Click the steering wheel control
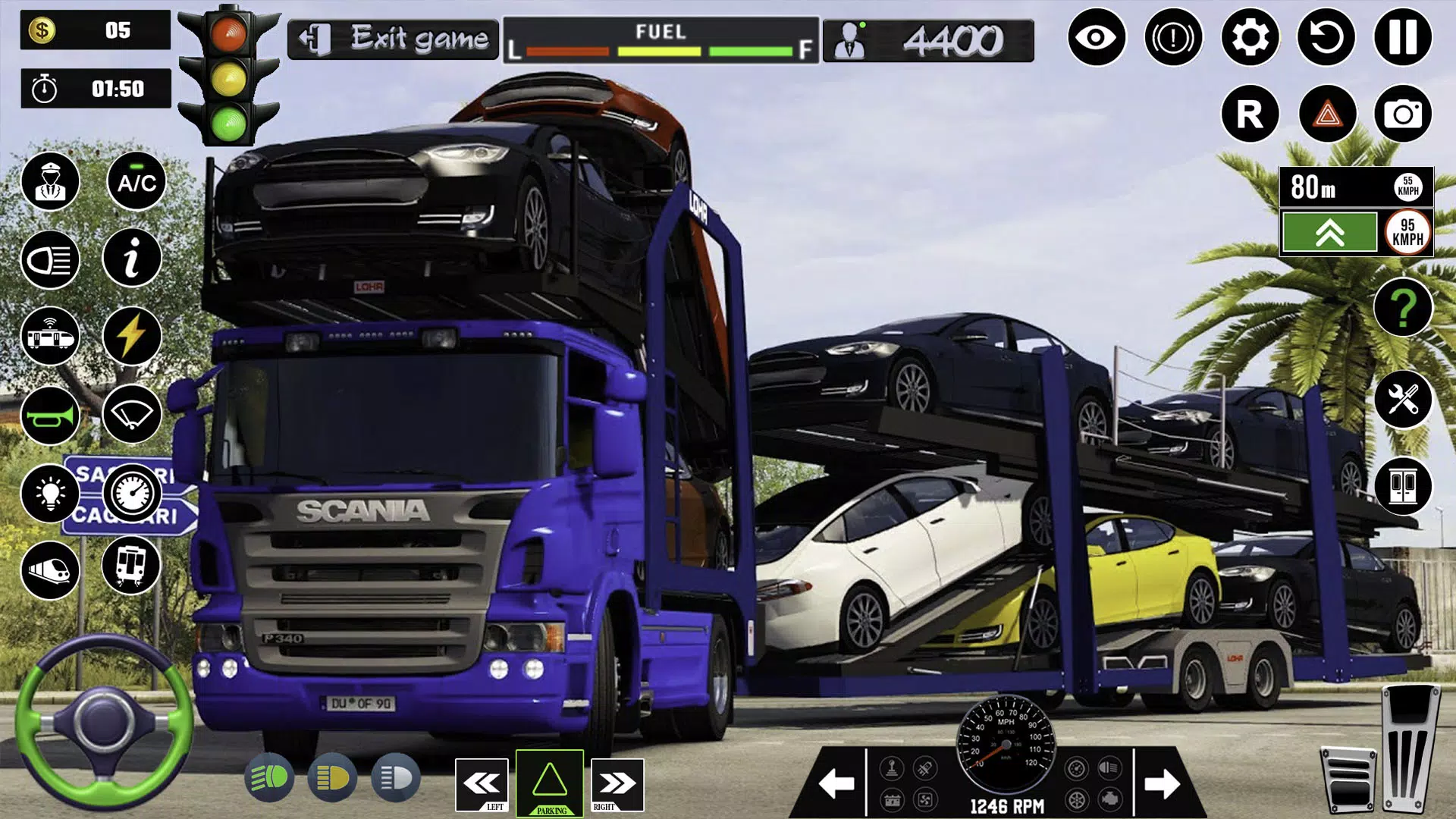 coord(104,720)
